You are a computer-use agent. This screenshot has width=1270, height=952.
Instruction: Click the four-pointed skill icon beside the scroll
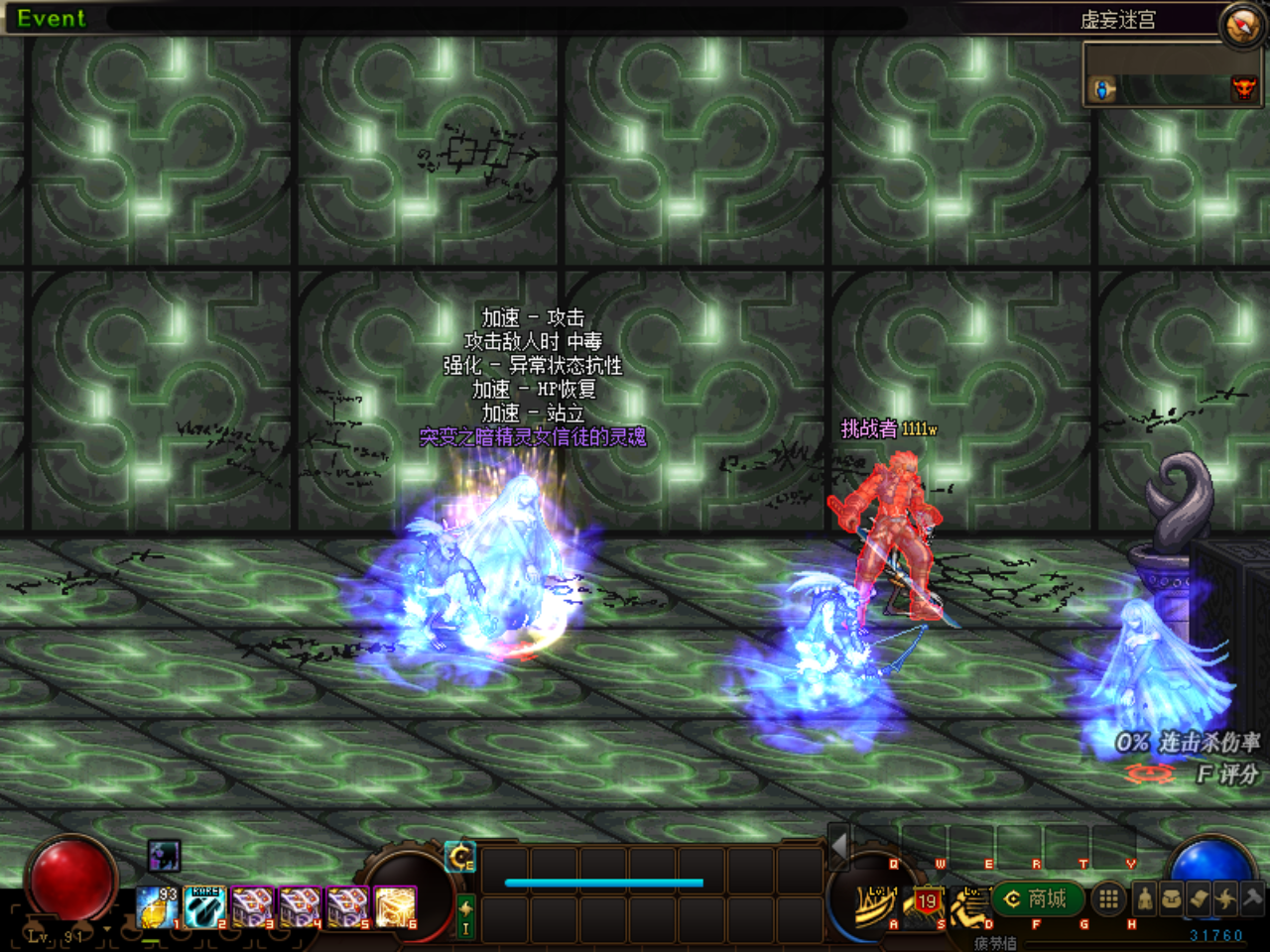1225,898
